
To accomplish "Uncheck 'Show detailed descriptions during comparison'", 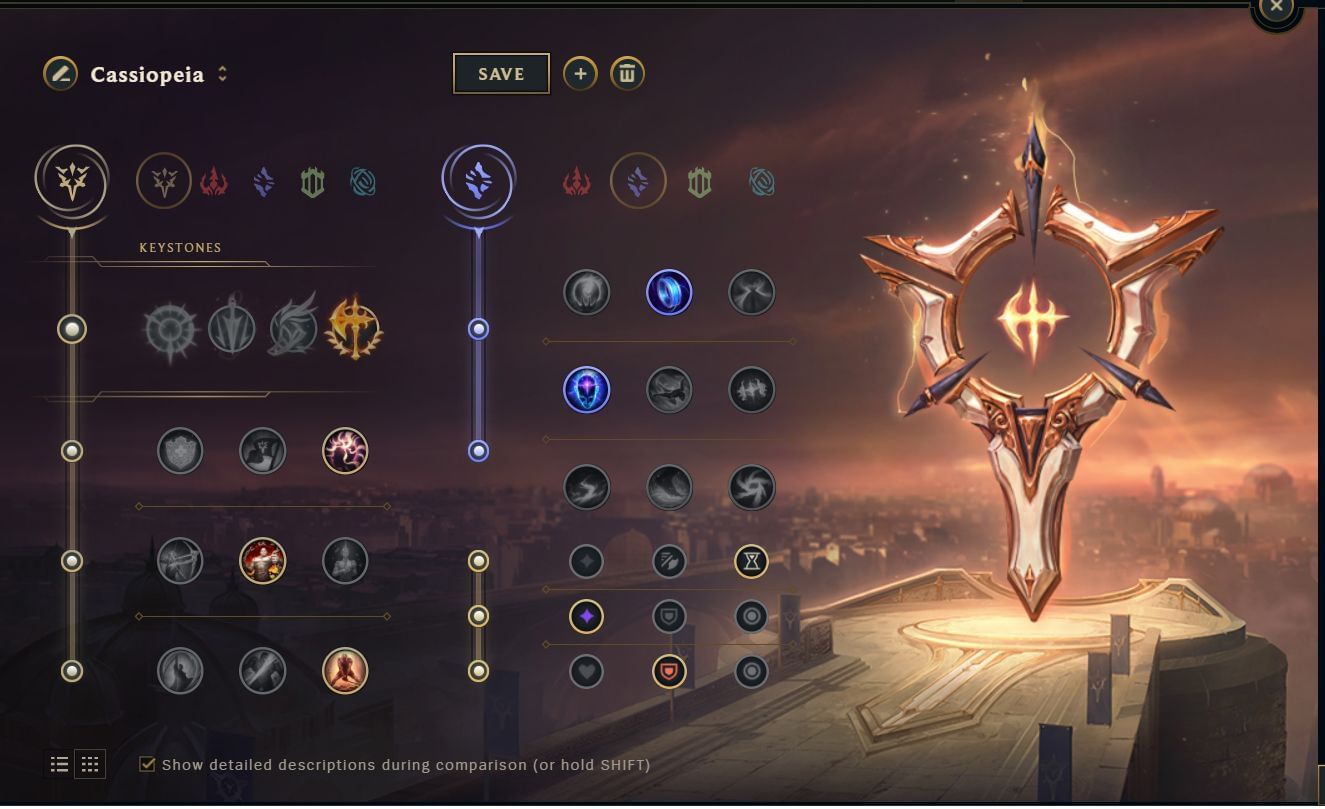I will pos(148,763).
